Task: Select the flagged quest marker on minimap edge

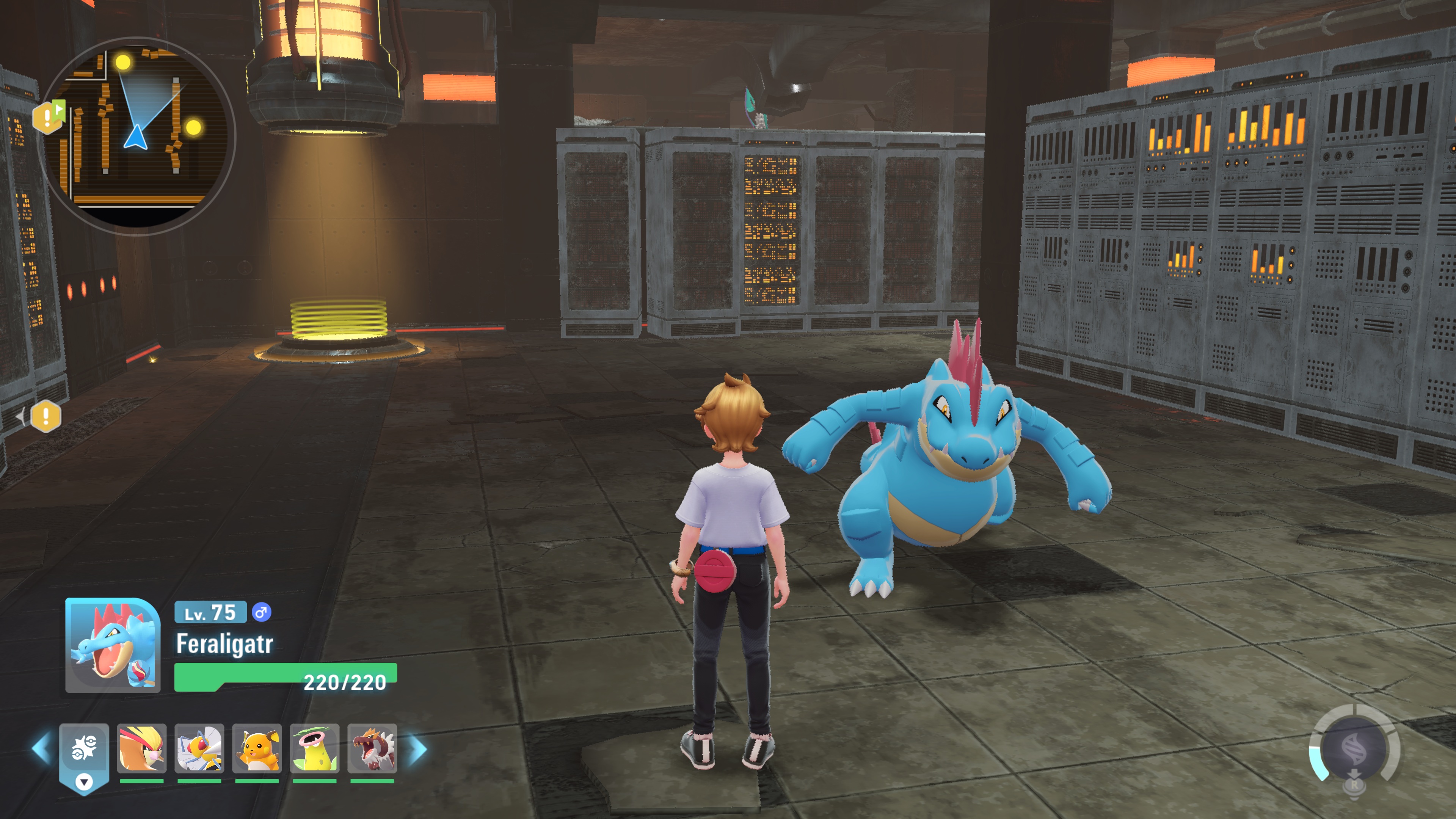Action: [x=49, y=116]
